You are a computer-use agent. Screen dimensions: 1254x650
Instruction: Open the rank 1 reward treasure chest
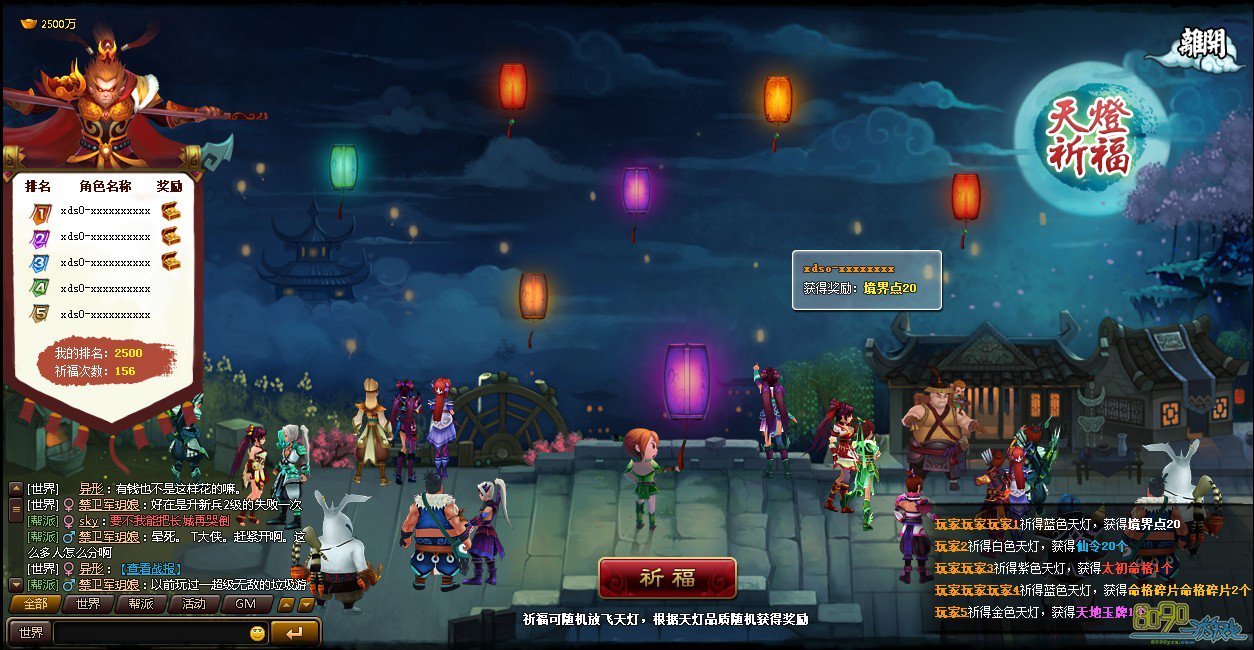[x=171, y=211]
